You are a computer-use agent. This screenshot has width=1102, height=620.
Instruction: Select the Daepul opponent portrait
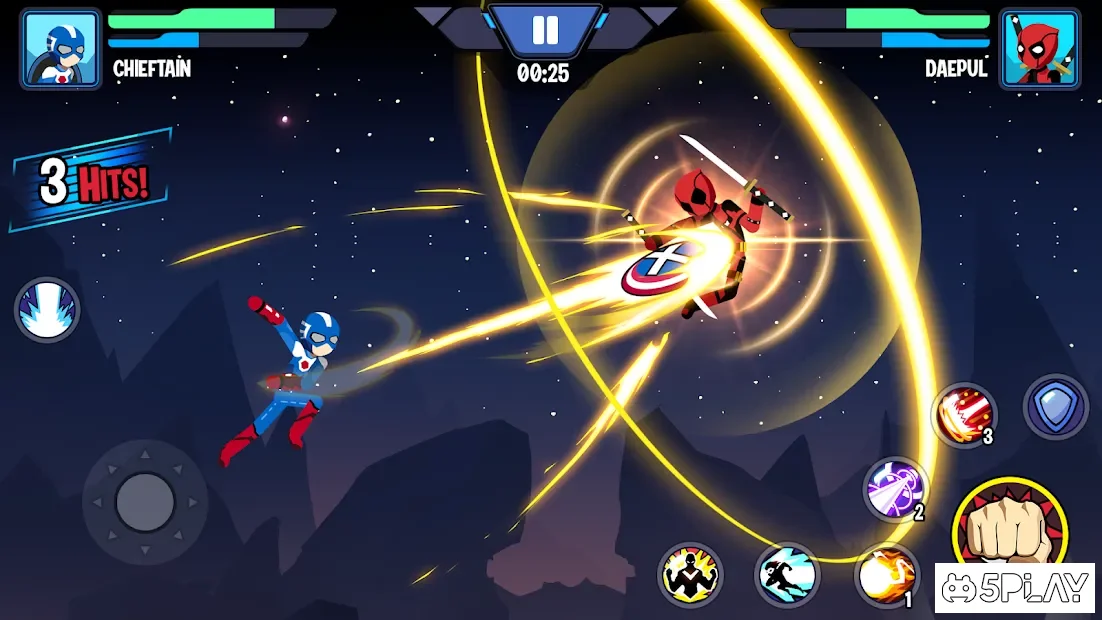point(1040,49)
